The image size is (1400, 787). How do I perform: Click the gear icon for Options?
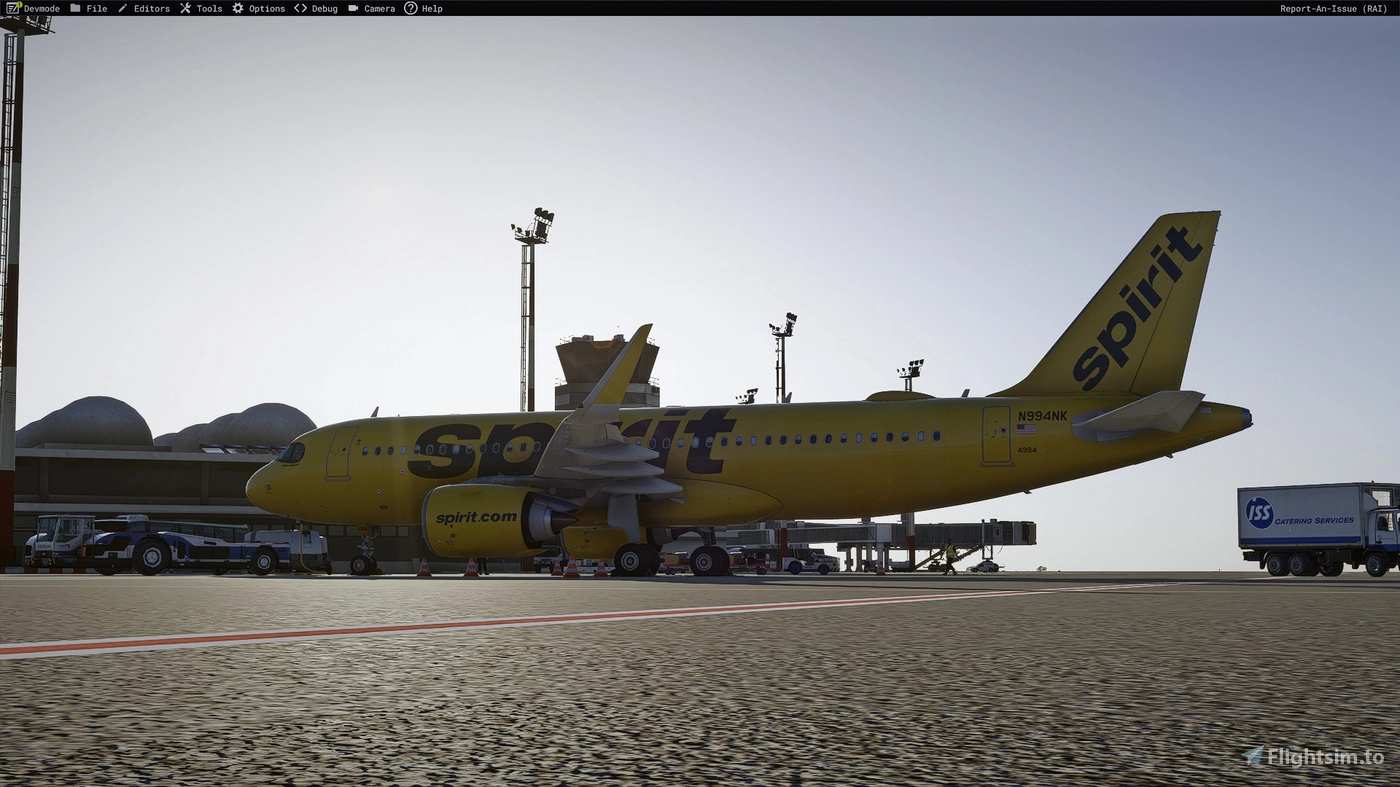pyautogui.click(x=236, y=8)
